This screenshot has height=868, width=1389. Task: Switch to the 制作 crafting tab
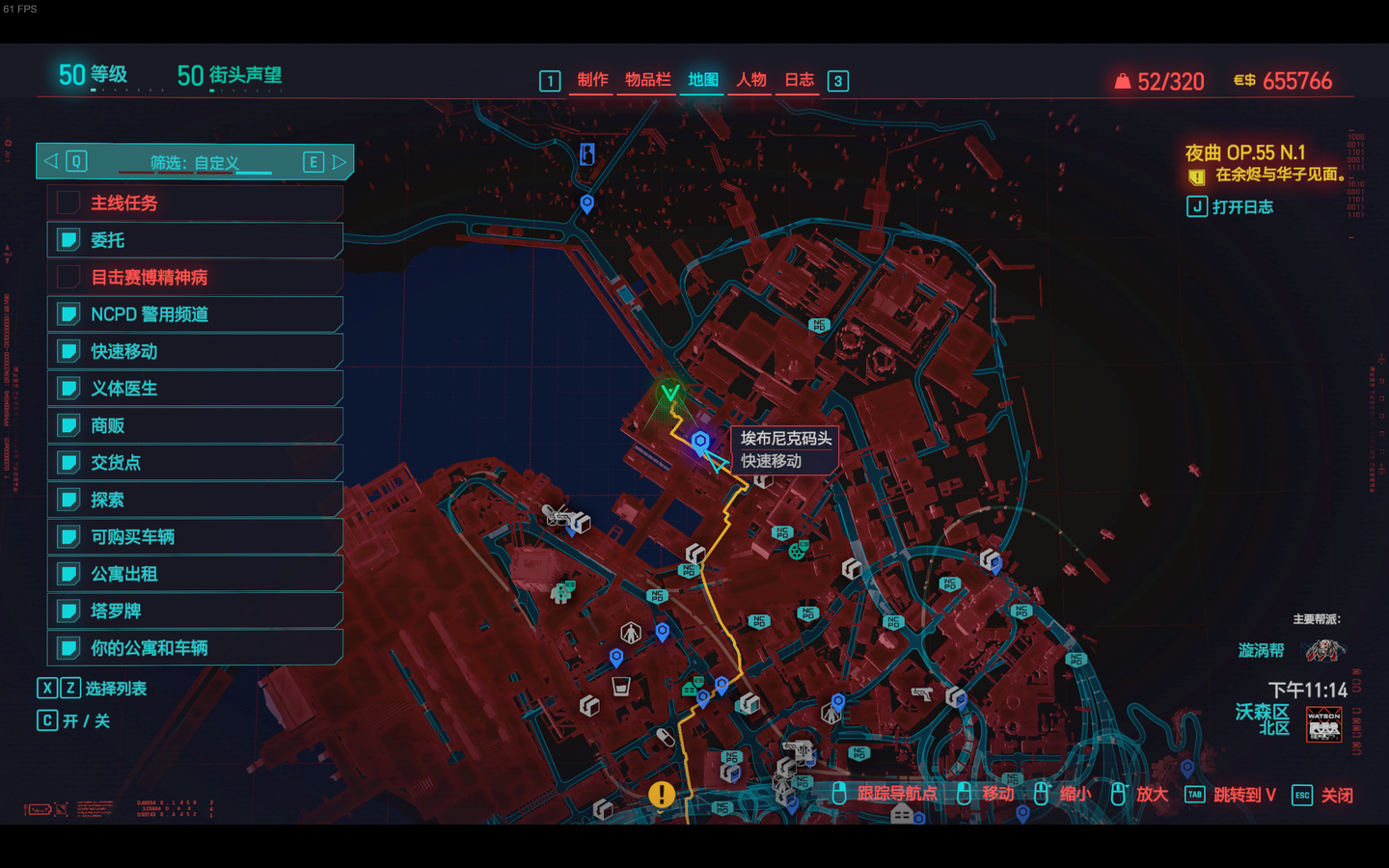tap(592, 80)
